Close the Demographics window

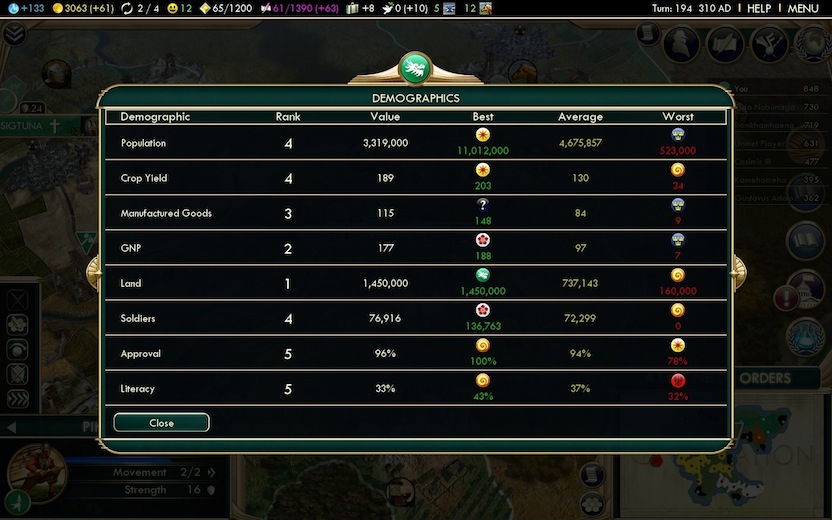[x=161, y=423]
